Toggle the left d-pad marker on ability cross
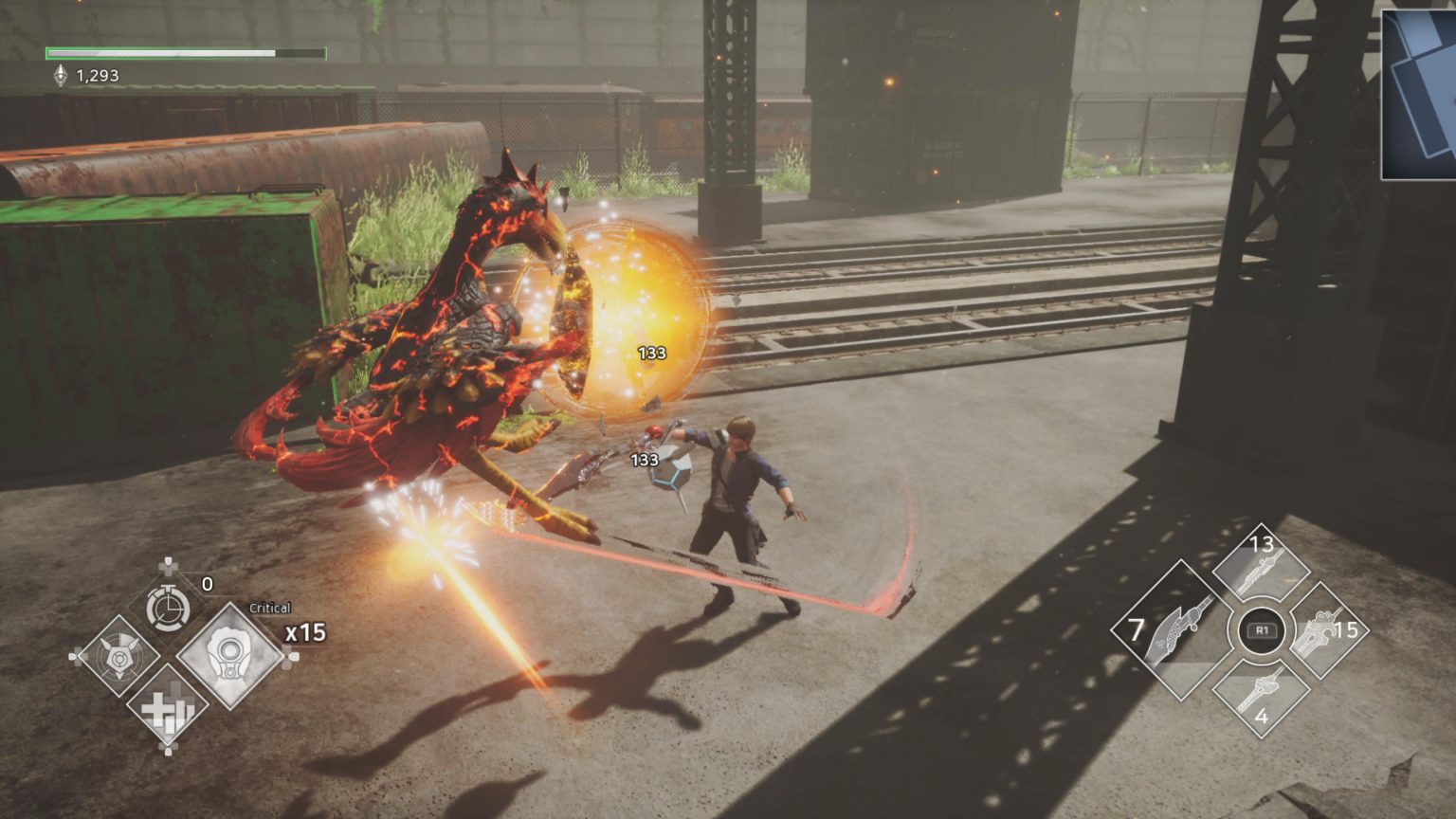The height and width of the screenshot is (819, 1456). click(x=74, y=654)
